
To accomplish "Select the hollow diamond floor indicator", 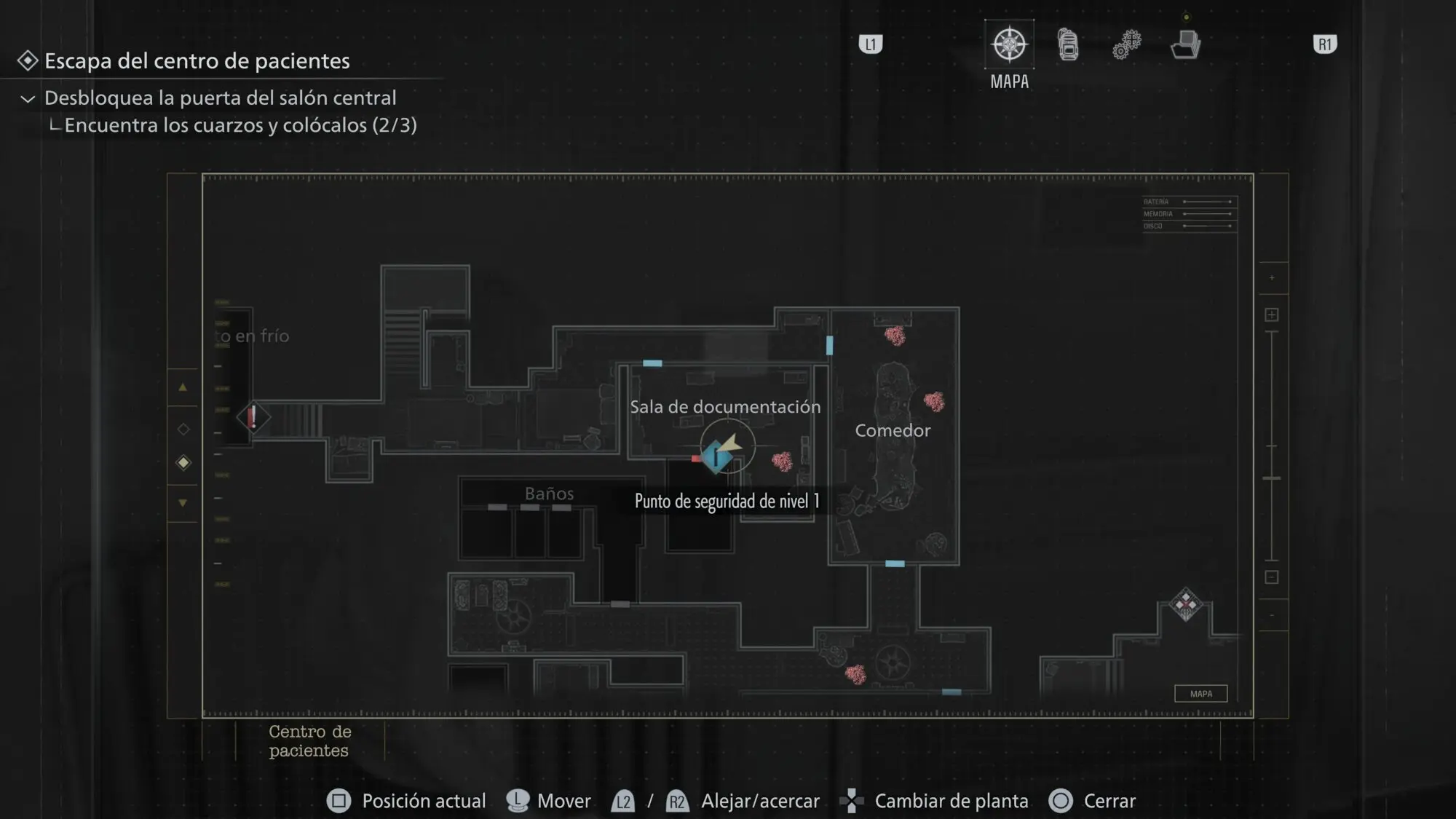I will click(x=183, y=430).
